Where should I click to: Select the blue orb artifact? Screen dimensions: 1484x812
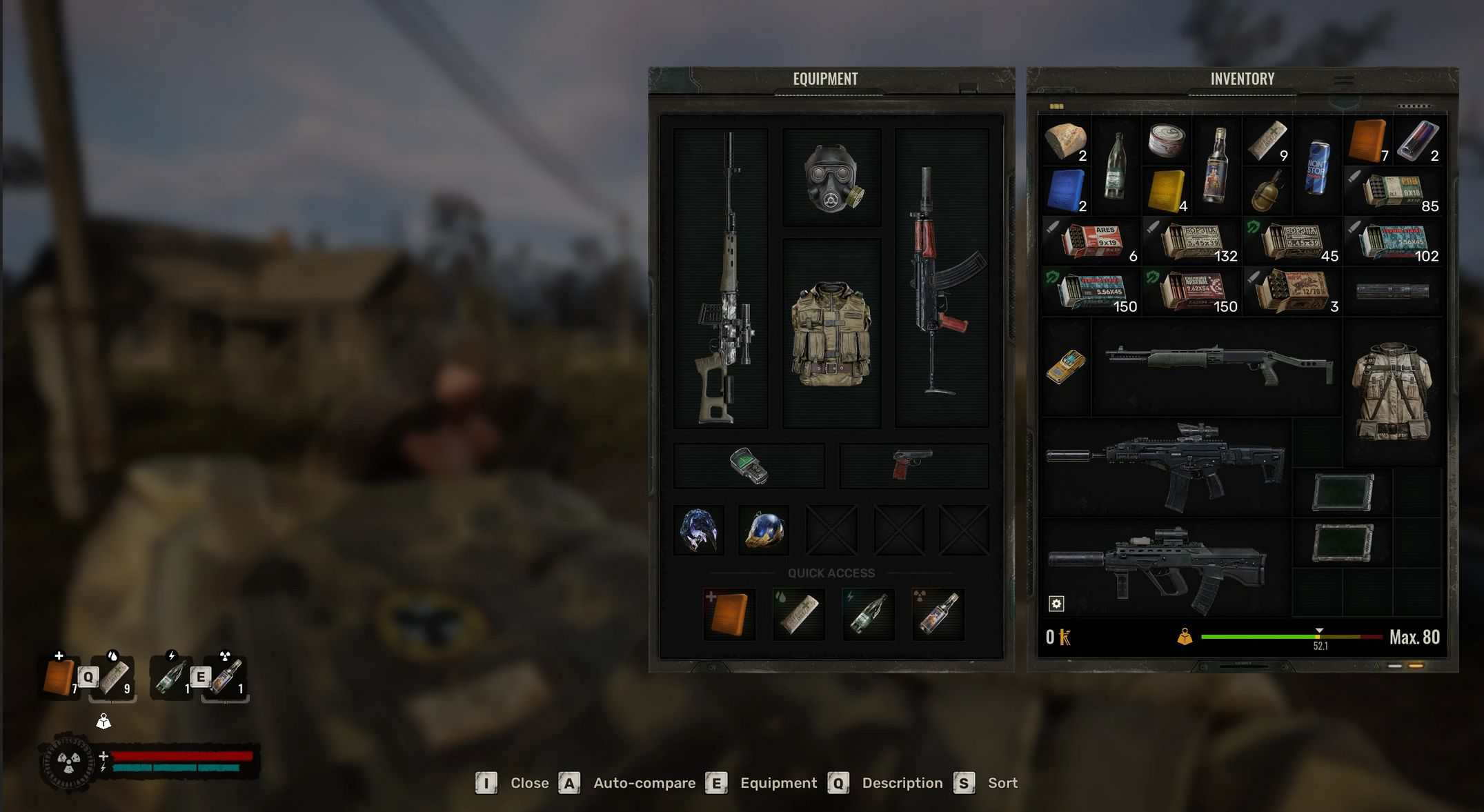click(764, 531)
